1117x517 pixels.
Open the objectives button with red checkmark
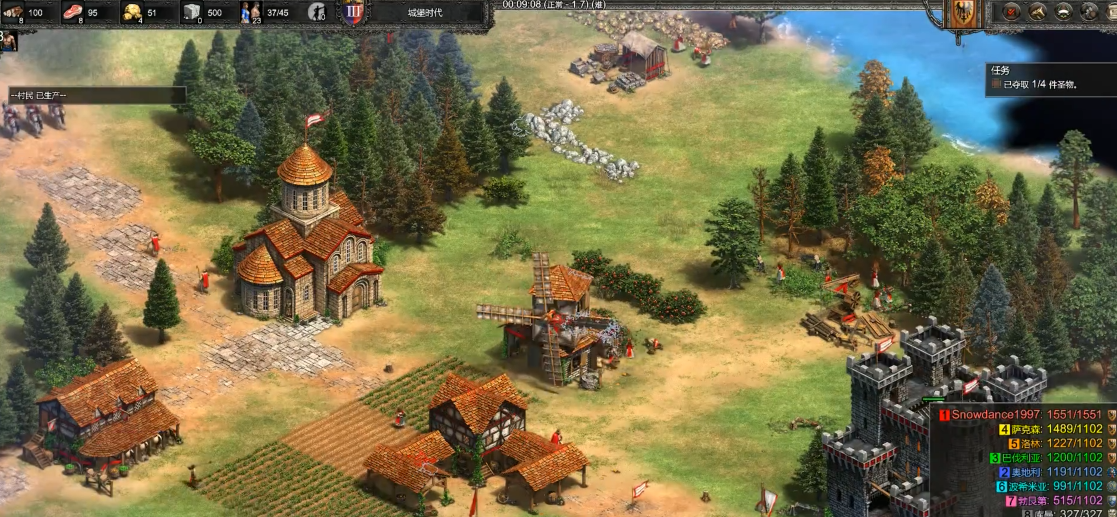tap(1011, 13)
